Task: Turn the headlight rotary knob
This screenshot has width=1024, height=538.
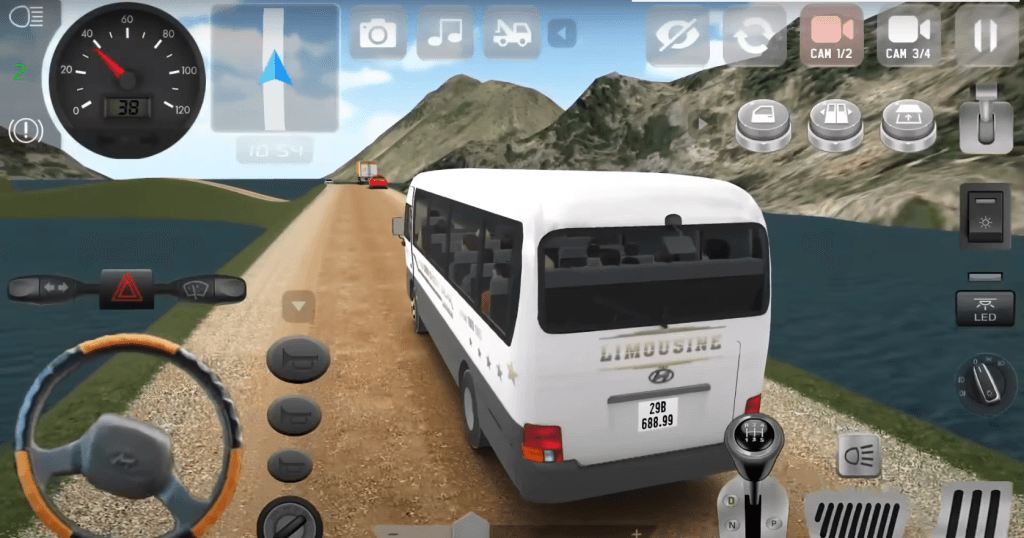Action: pos(985,381)
